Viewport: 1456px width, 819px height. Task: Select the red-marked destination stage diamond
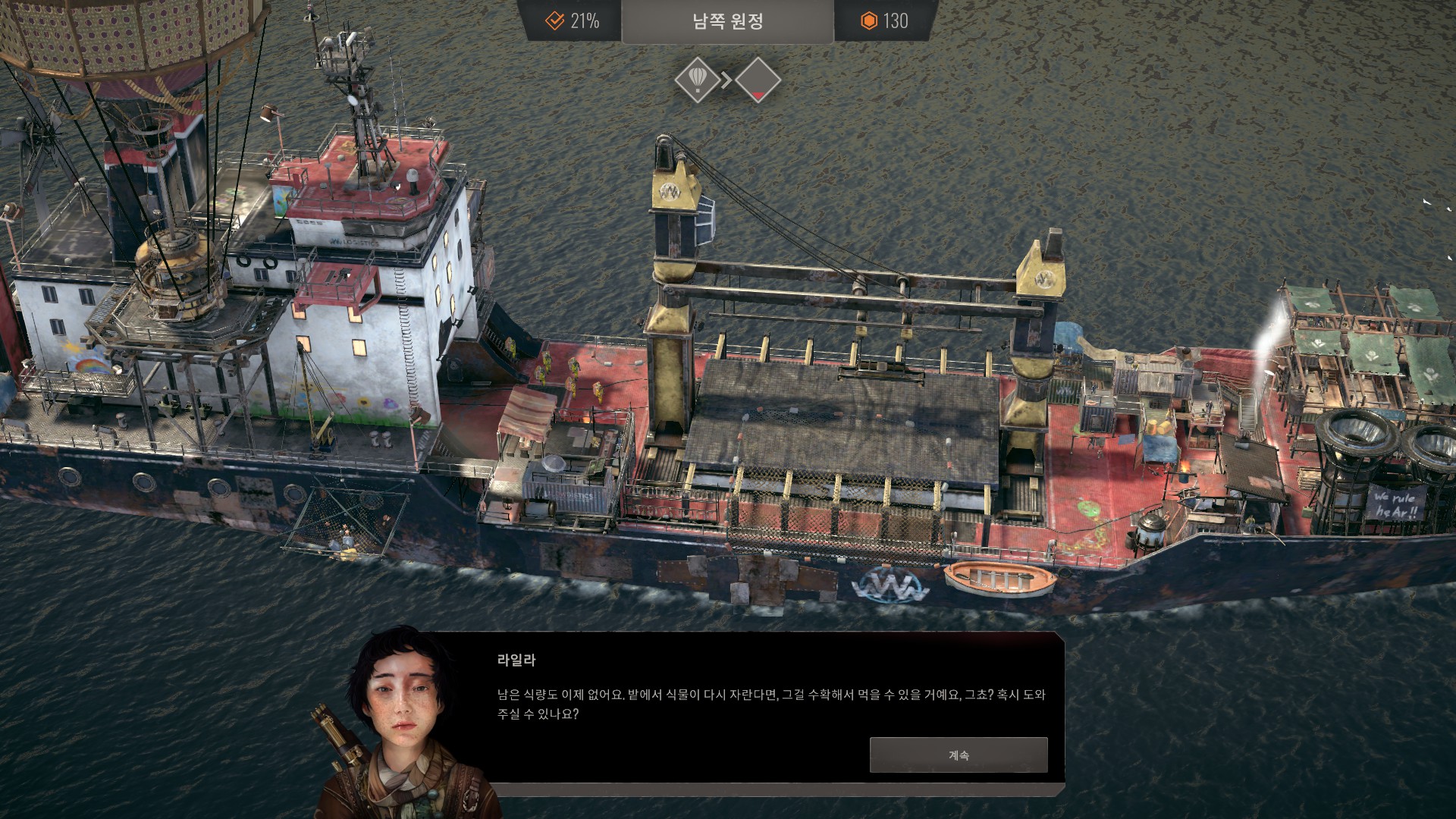click(758, 79)
